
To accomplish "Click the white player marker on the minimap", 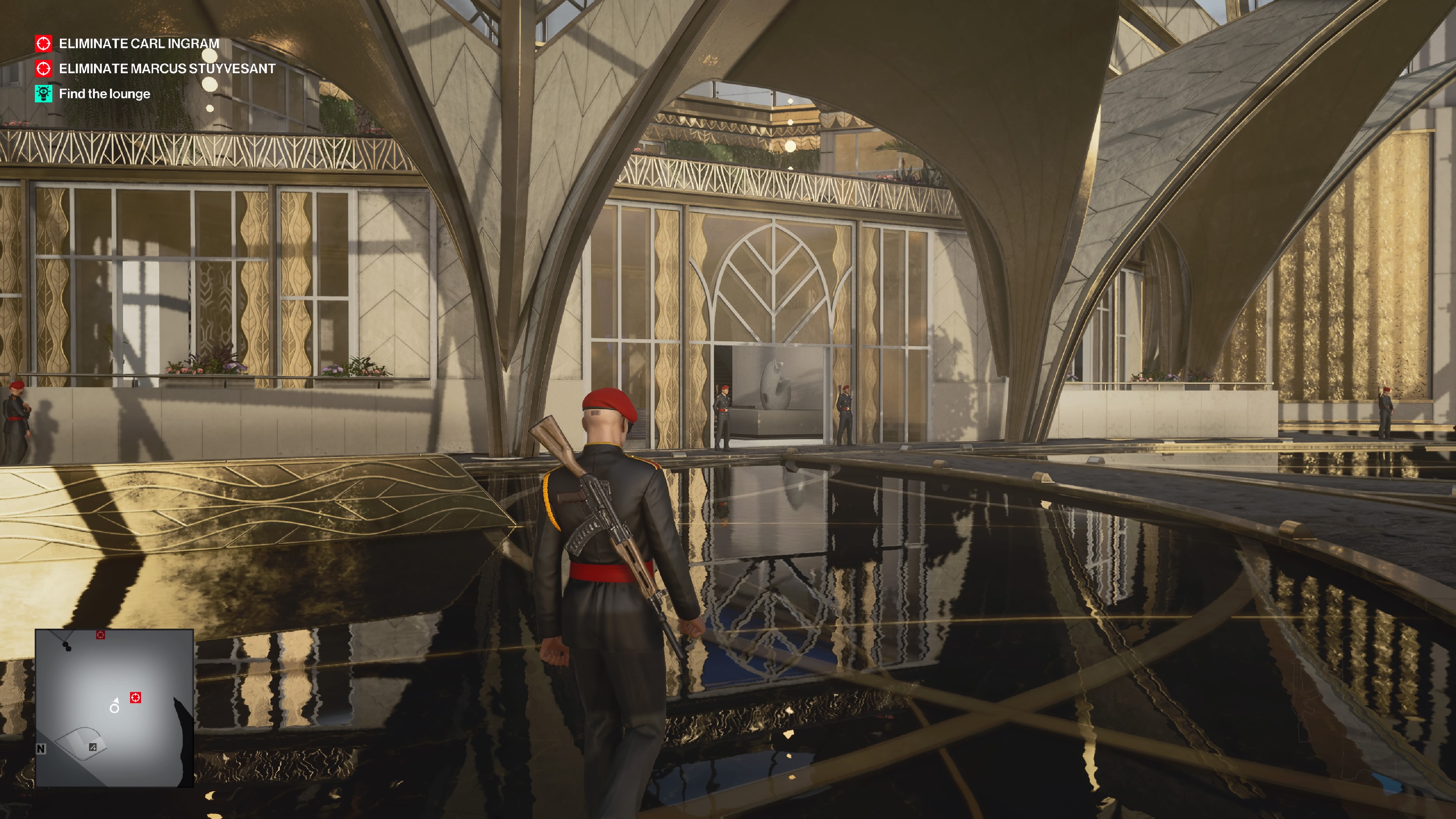I will coord(115,707).
